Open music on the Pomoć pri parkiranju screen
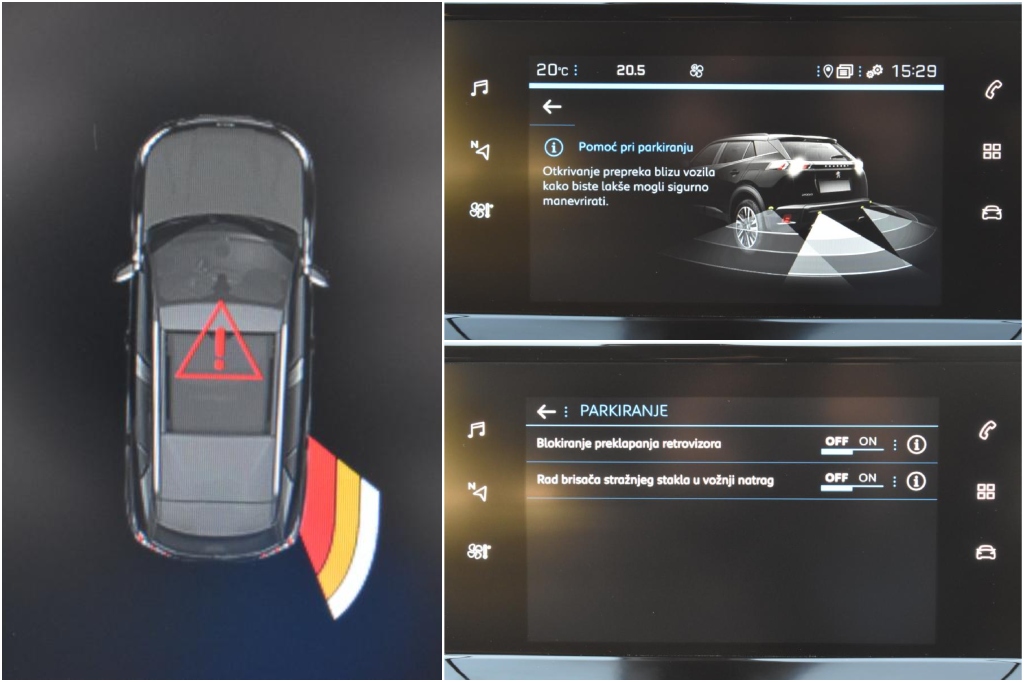This screenshot has width=1024, height=682. pyautogui.click(x=480, y=89)
